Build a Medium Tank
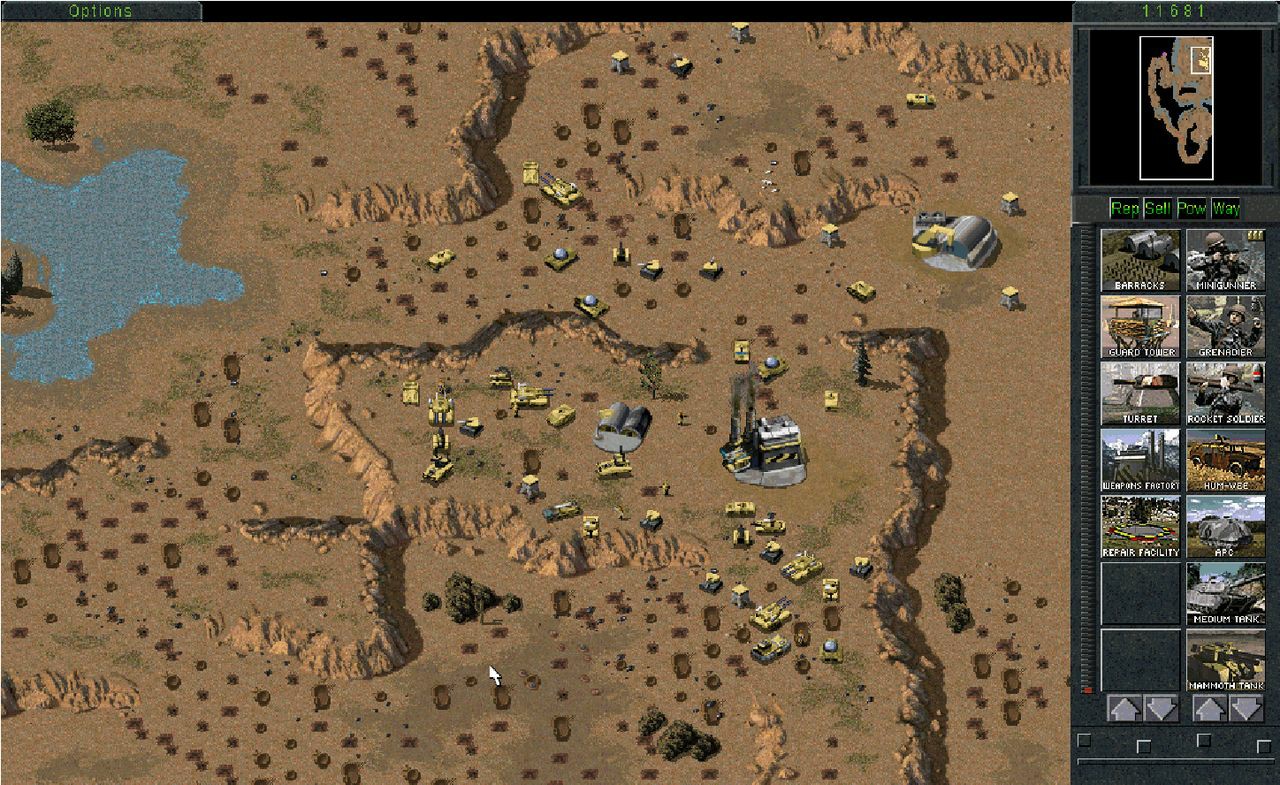This screenshot has height=785, width=1280. tap(1225, 593)
